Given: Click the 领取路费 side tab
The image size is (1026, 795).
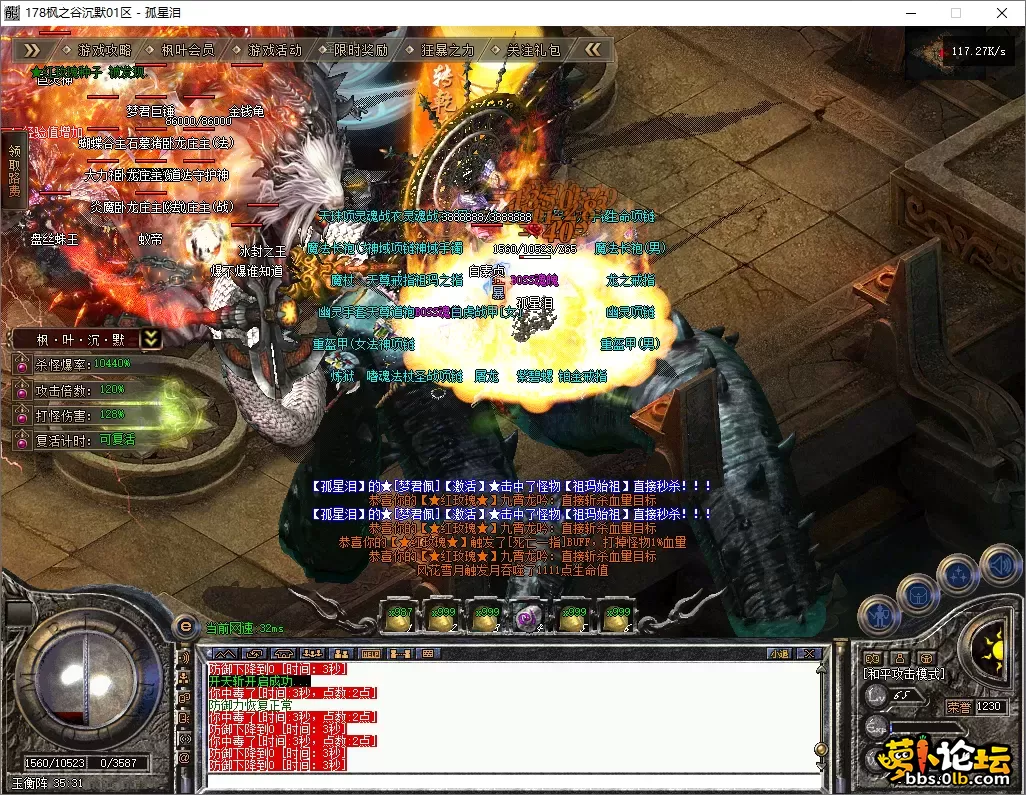Looking at the screenshot, I should [x=14, y=170].
